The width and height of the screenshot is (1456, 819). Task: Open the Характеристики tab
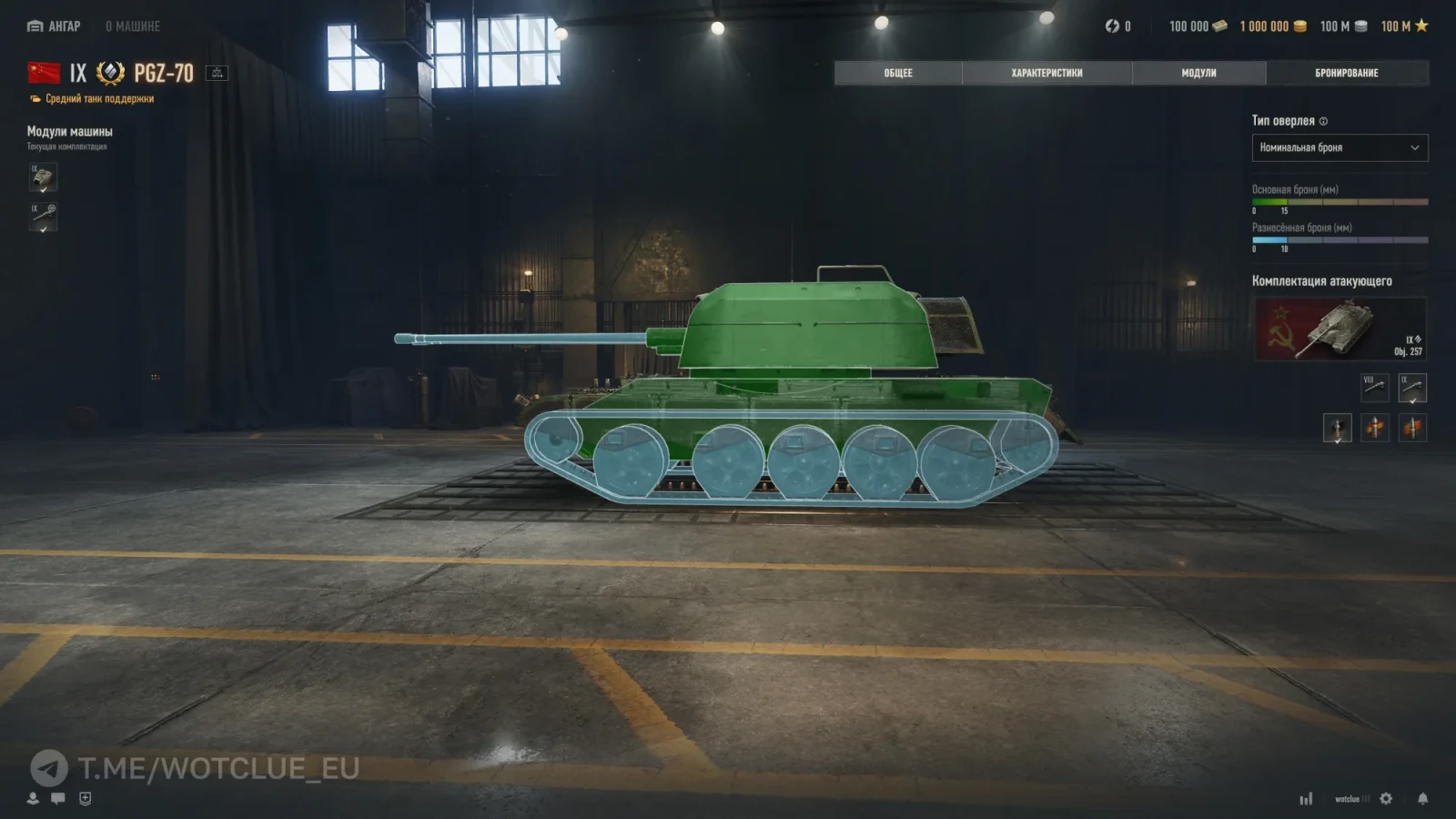[x=1046, y=73]
